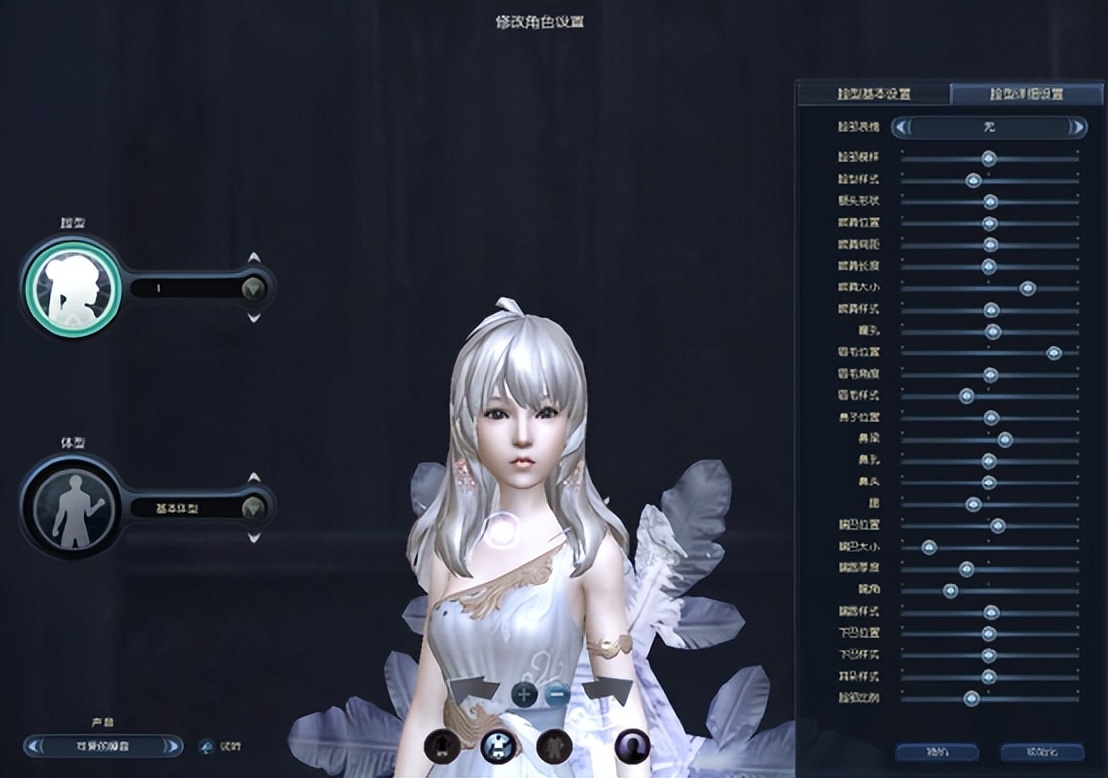Cycle face expression to the next option
1108x778 pixels.
[x=1076, y=127]
